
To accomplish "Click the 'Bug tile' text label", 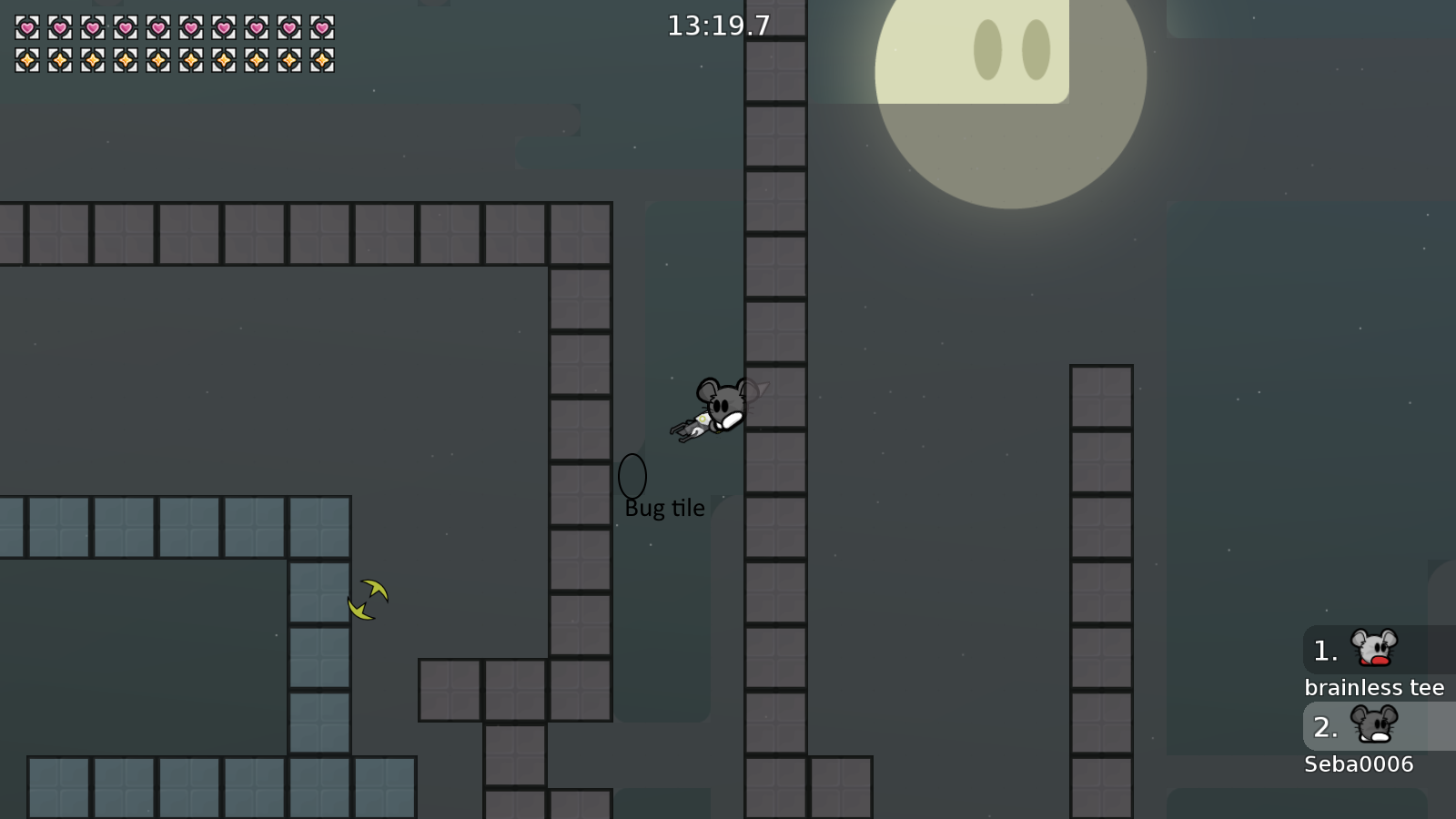I will point(663,509).
